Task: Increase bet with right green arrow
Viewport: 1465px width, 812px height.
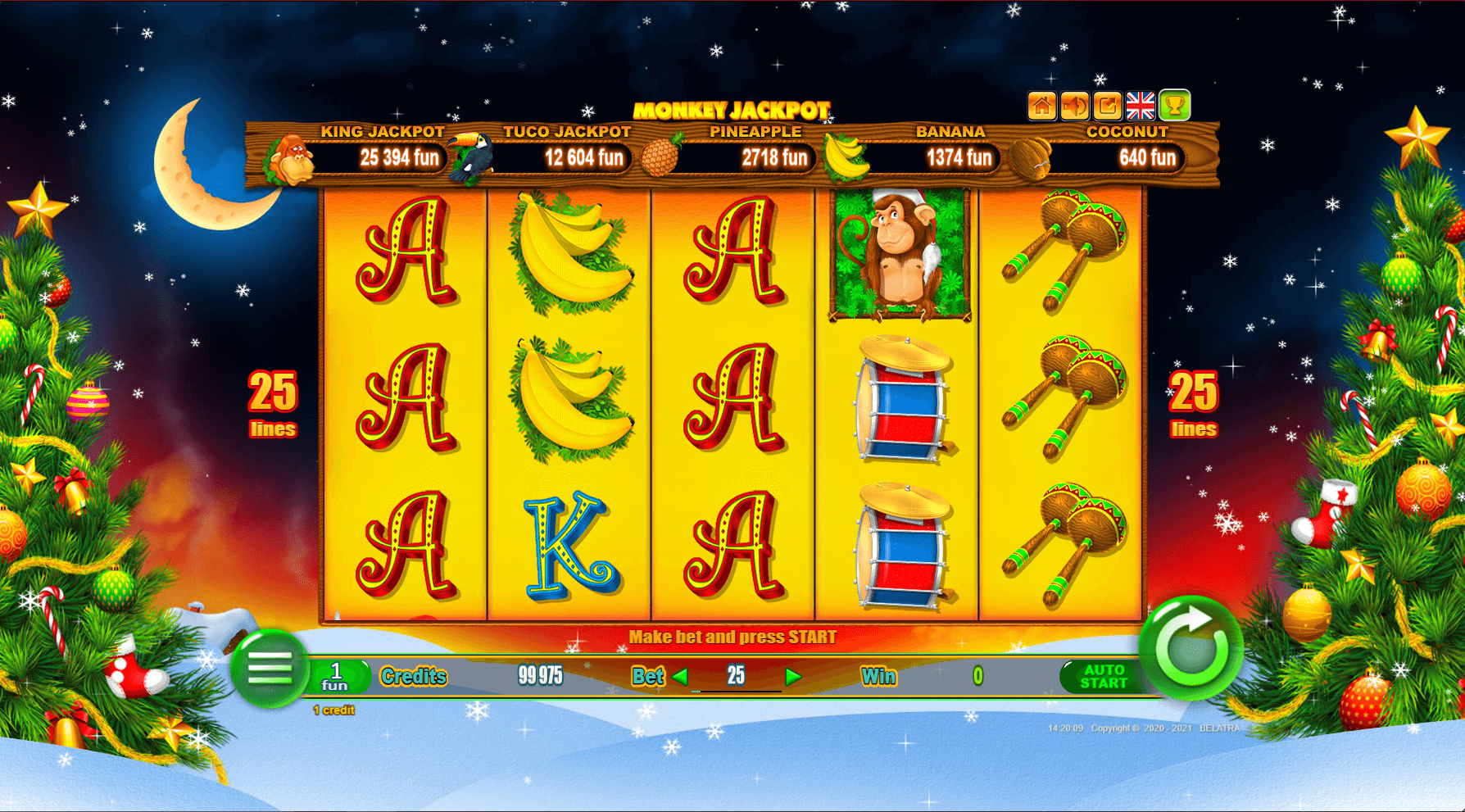Action: [791, 677]
